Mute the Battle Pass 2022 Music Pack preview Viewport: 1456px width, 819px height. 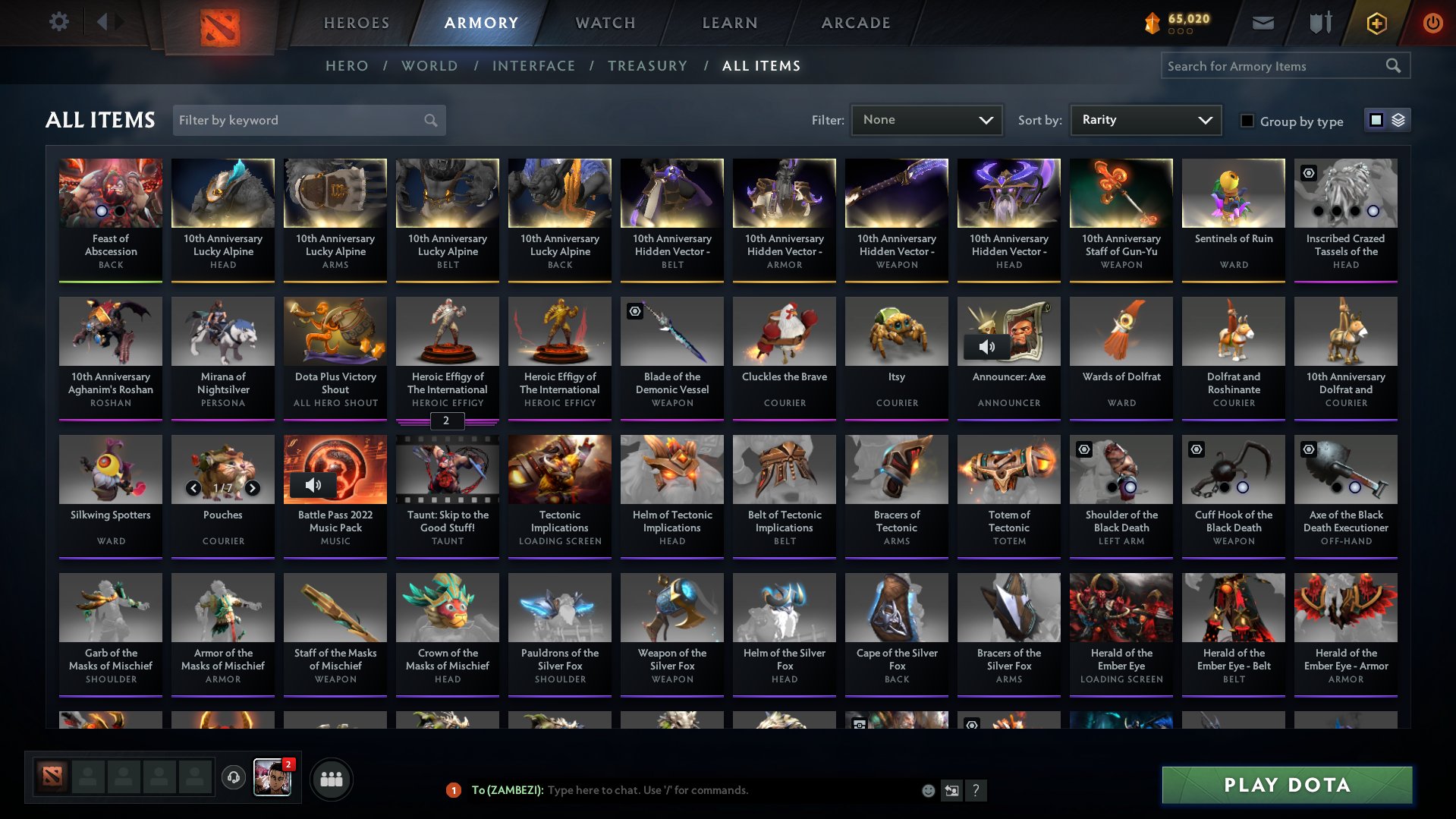tap(314, 485)
